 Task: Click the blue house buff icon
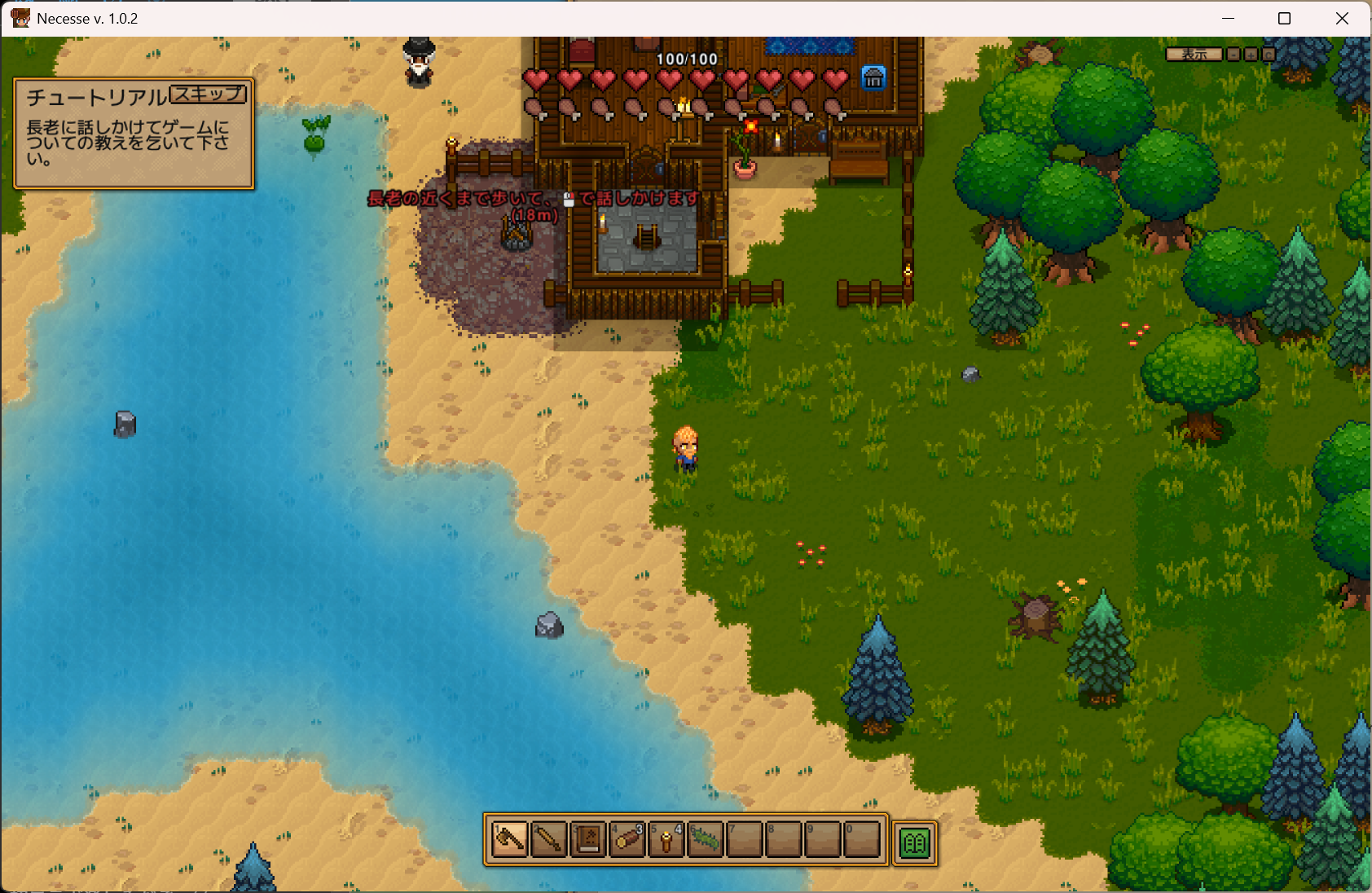tap(873, 78)
